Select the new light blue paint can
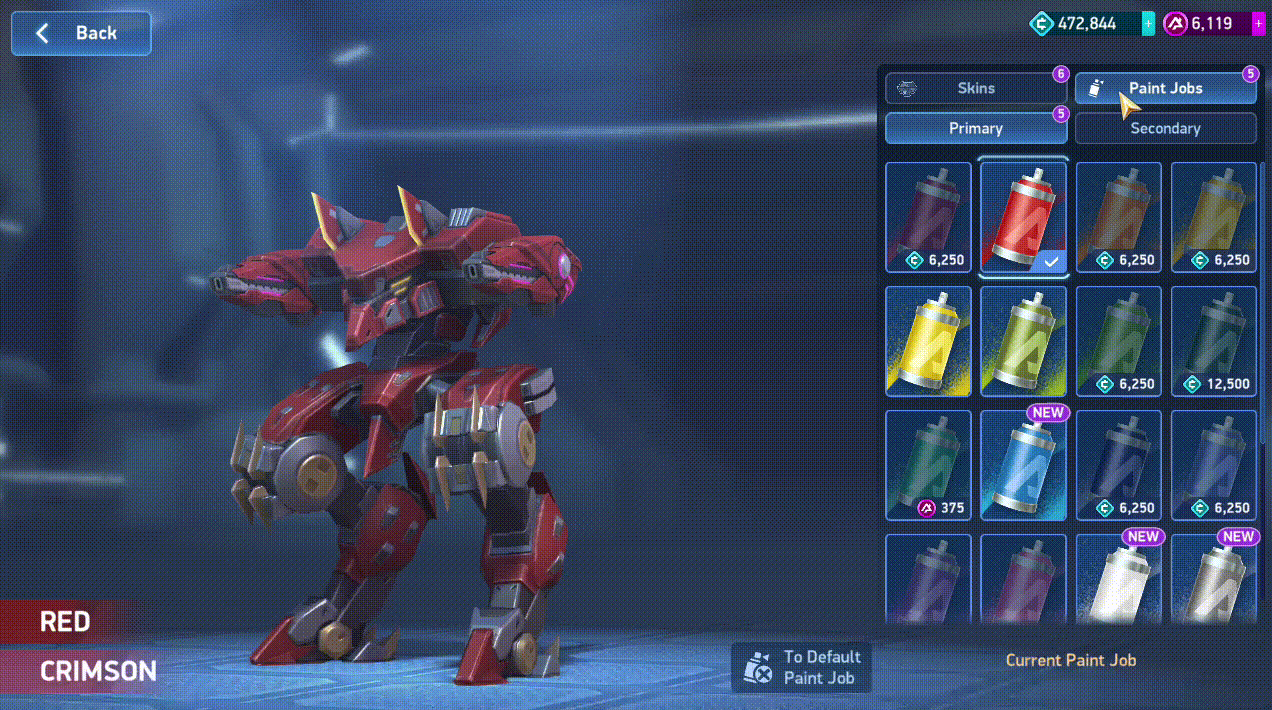This screenshot has height=710, width=1272. pyautogui.click(x=1024, y=465)
